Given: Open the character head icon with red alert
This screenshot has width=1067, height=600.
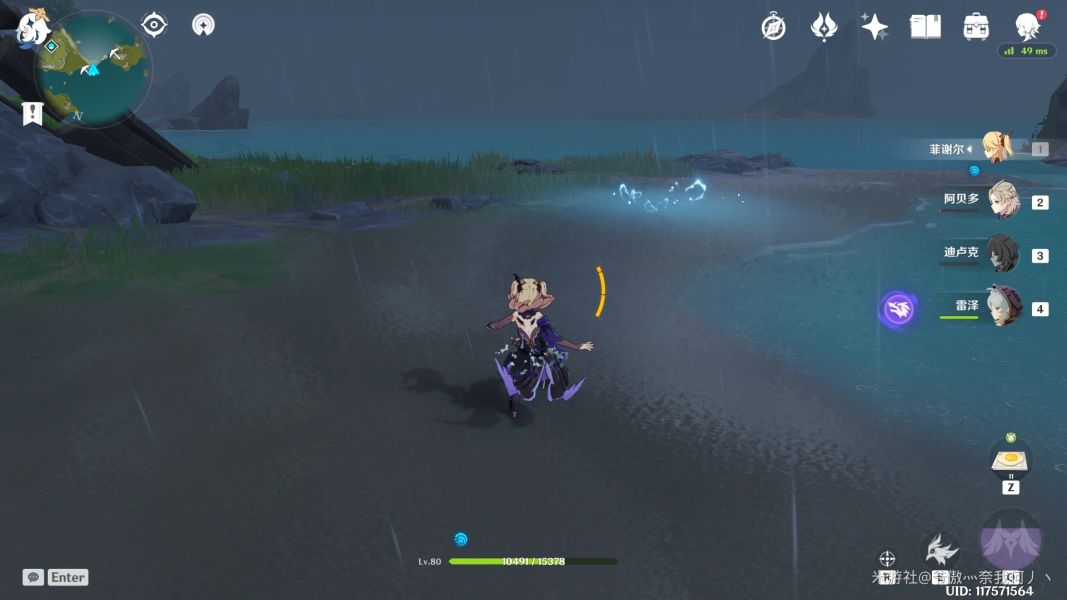Looking at the screenshot, I should (x=1027, y=26).
